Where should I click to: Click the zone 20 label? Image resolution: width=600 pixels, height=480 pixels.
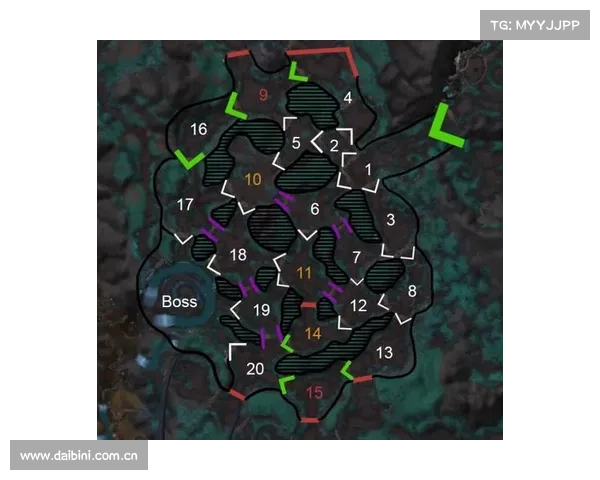[255, 368]
